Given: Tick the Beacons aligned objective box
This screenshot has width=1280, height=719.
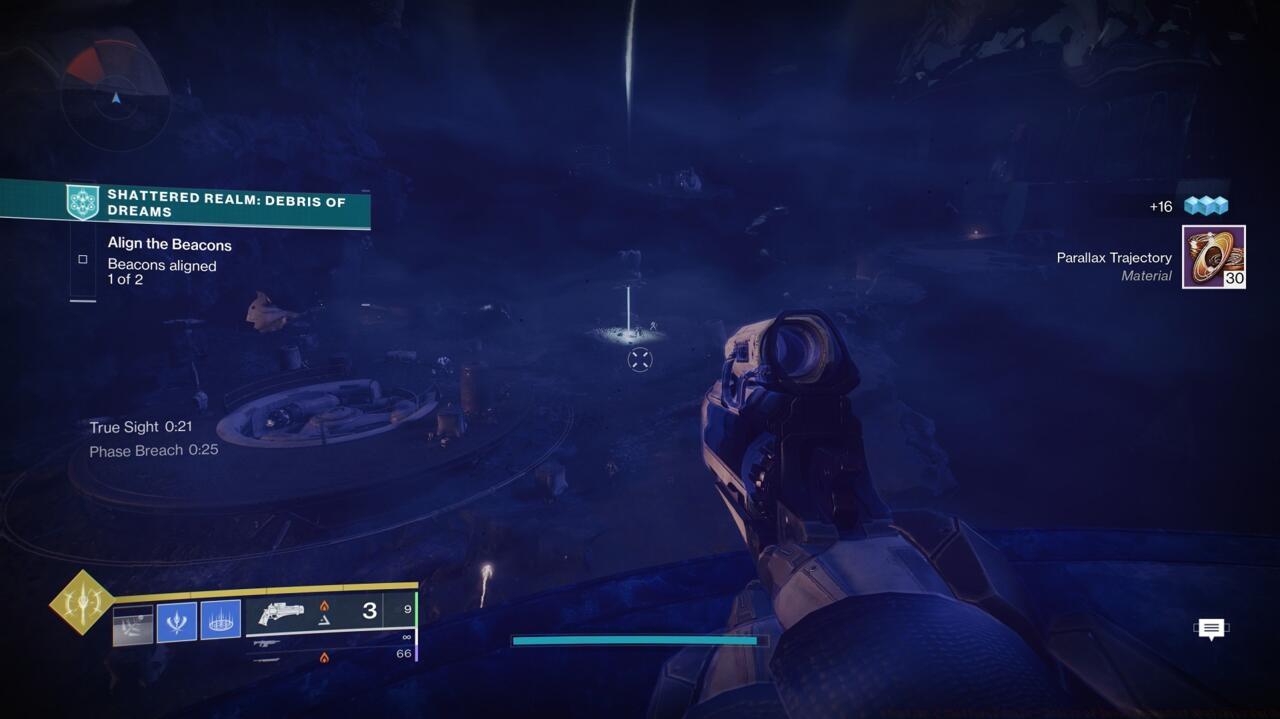Looking at the screenshot, I should pyautogui.click(x=83, y=259).
